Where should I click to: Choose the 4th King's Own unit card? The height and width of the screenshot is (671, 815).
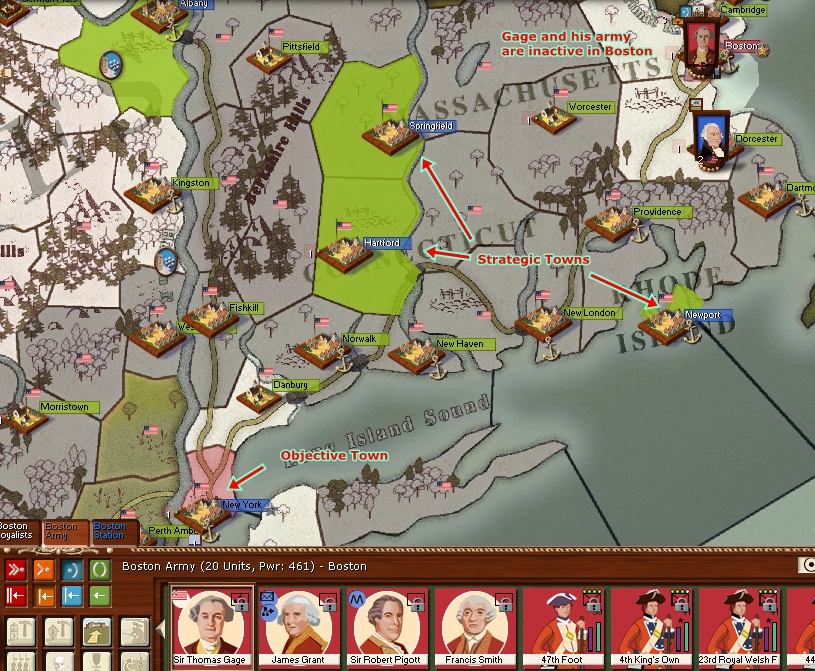pos(651,627)
